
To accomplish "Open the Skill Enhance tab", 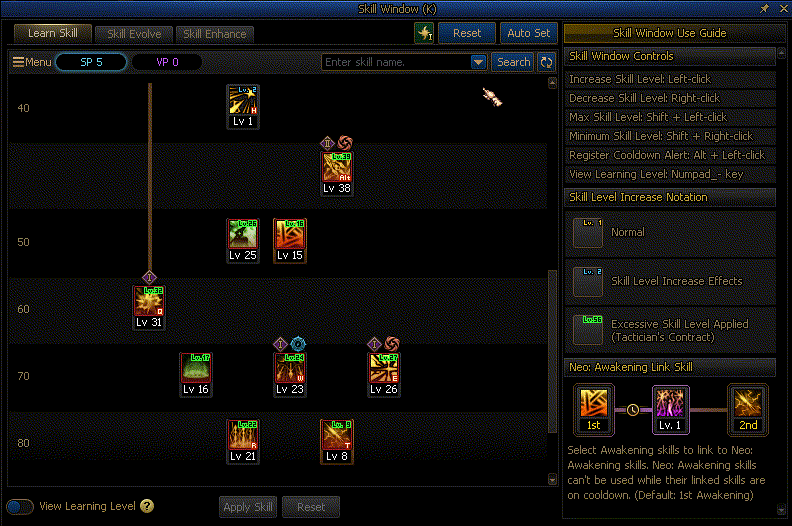I will (x=214, y=33).
